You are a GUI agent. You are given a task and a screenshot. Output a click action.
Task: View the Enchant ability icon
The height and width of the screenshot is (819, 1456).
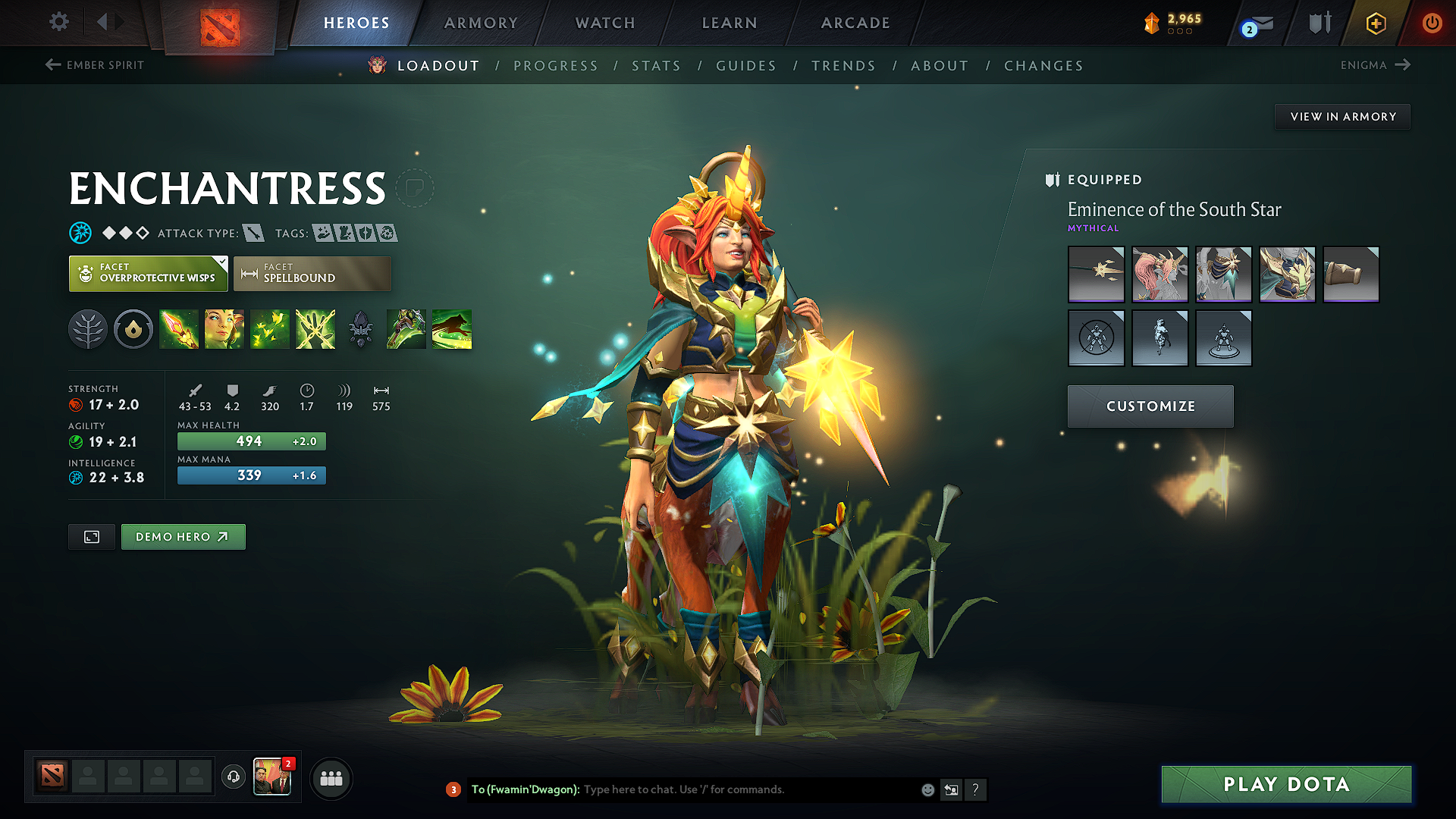(x=224, y=329)
